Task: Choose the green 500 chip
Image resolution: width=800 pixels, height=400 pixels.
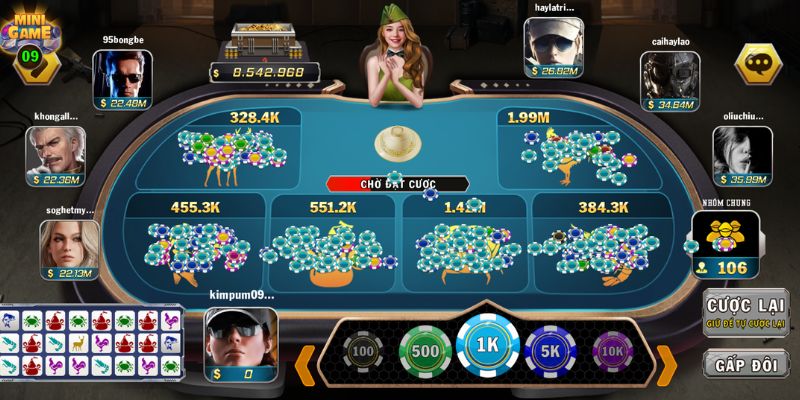Action: (424, 352)
